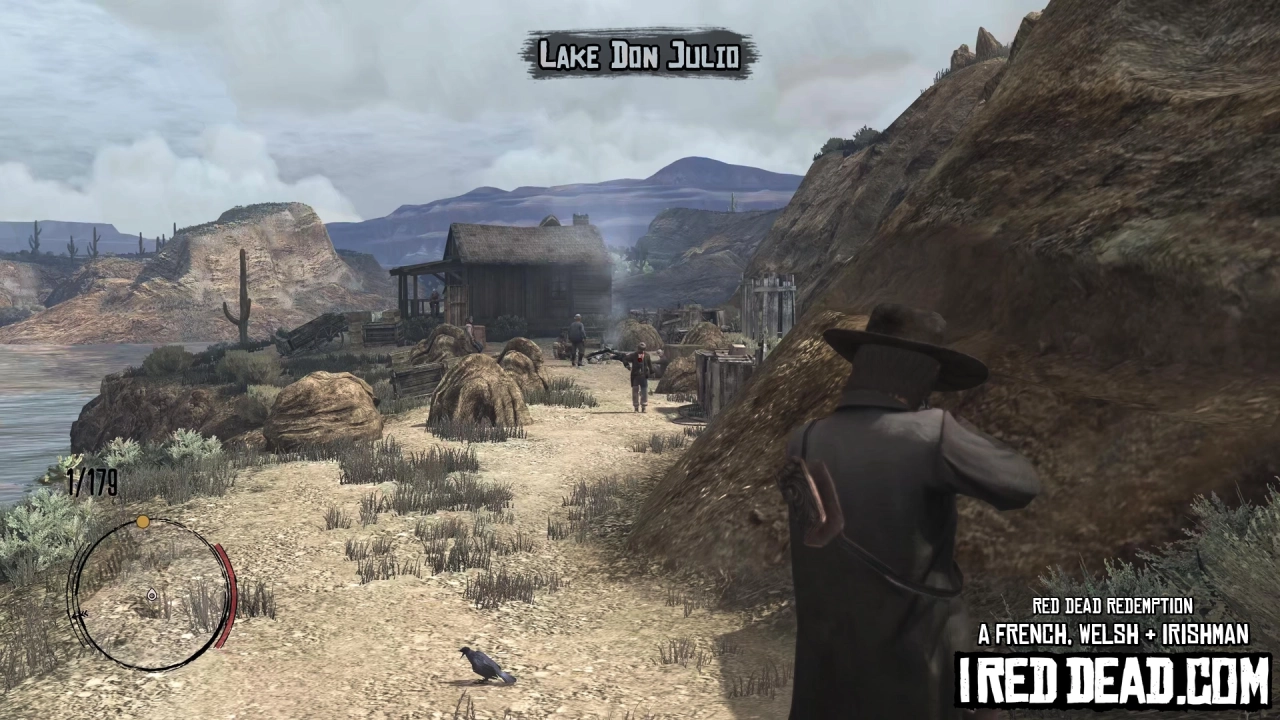
Task: Click the RED DEAD REDEMPTION watermark text
Action: click(1112, 606)
